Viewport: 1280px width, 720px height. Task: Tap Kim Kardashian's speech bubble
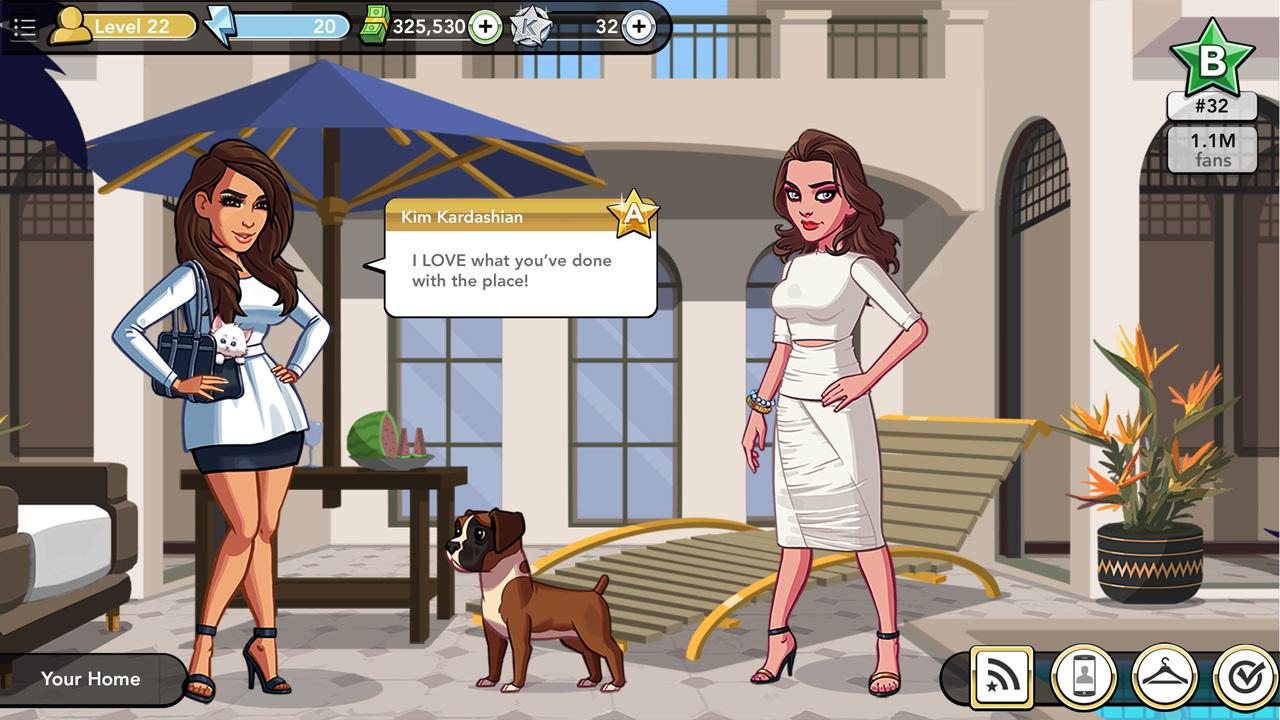point(520,269)
